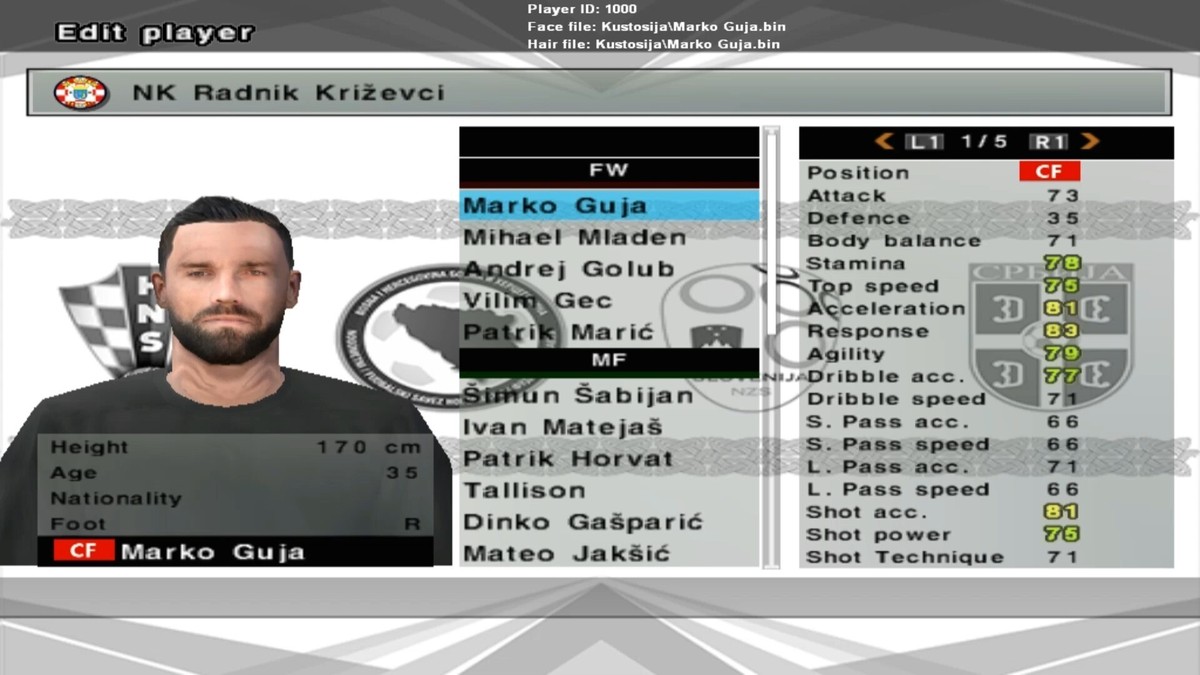Click the player list scrollbar

pos(770,346)
